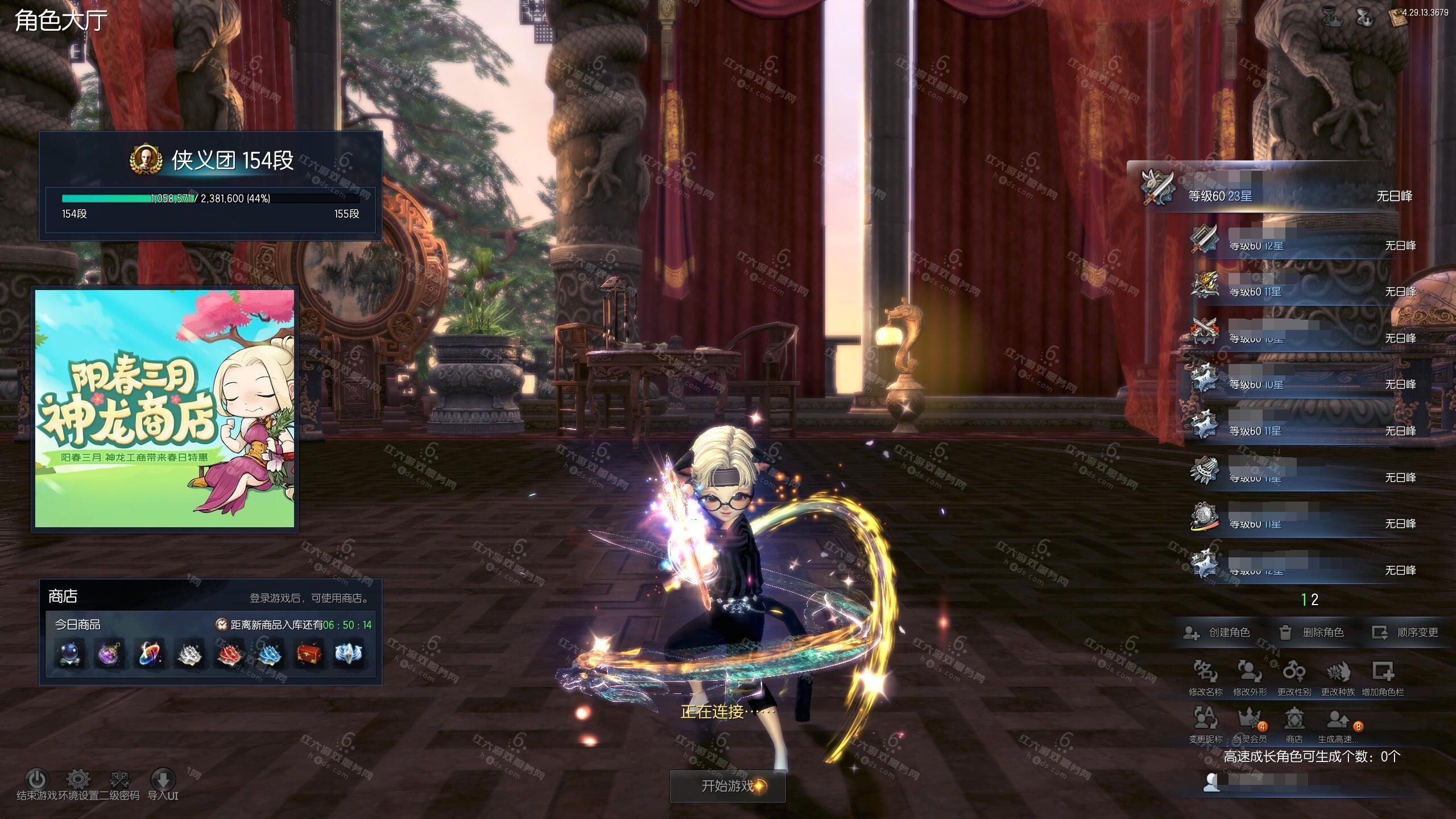Choose the 删除角色 delete character option

[1311, 632]
